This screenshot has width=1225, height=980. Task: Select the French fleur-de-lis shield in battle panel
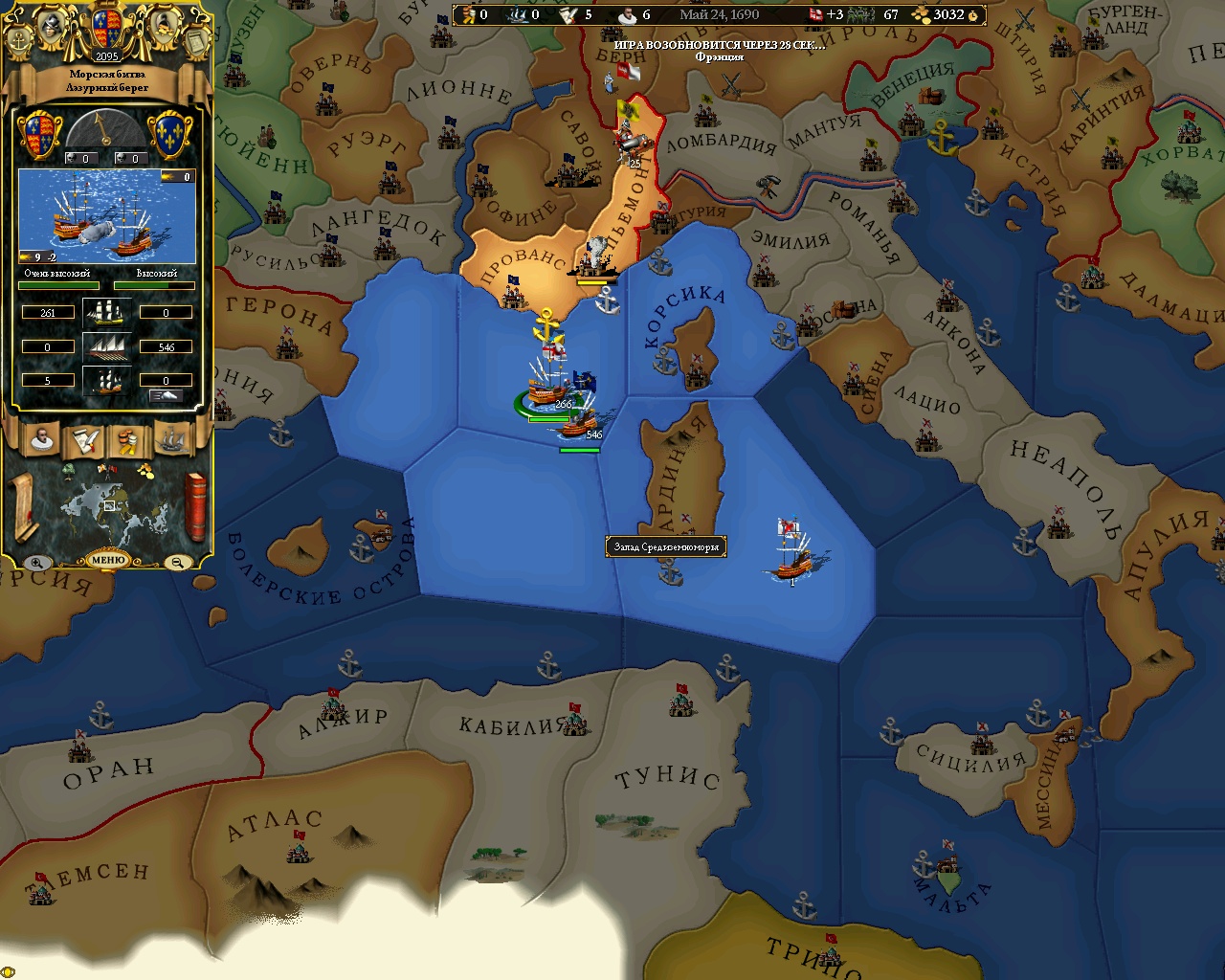173,134
